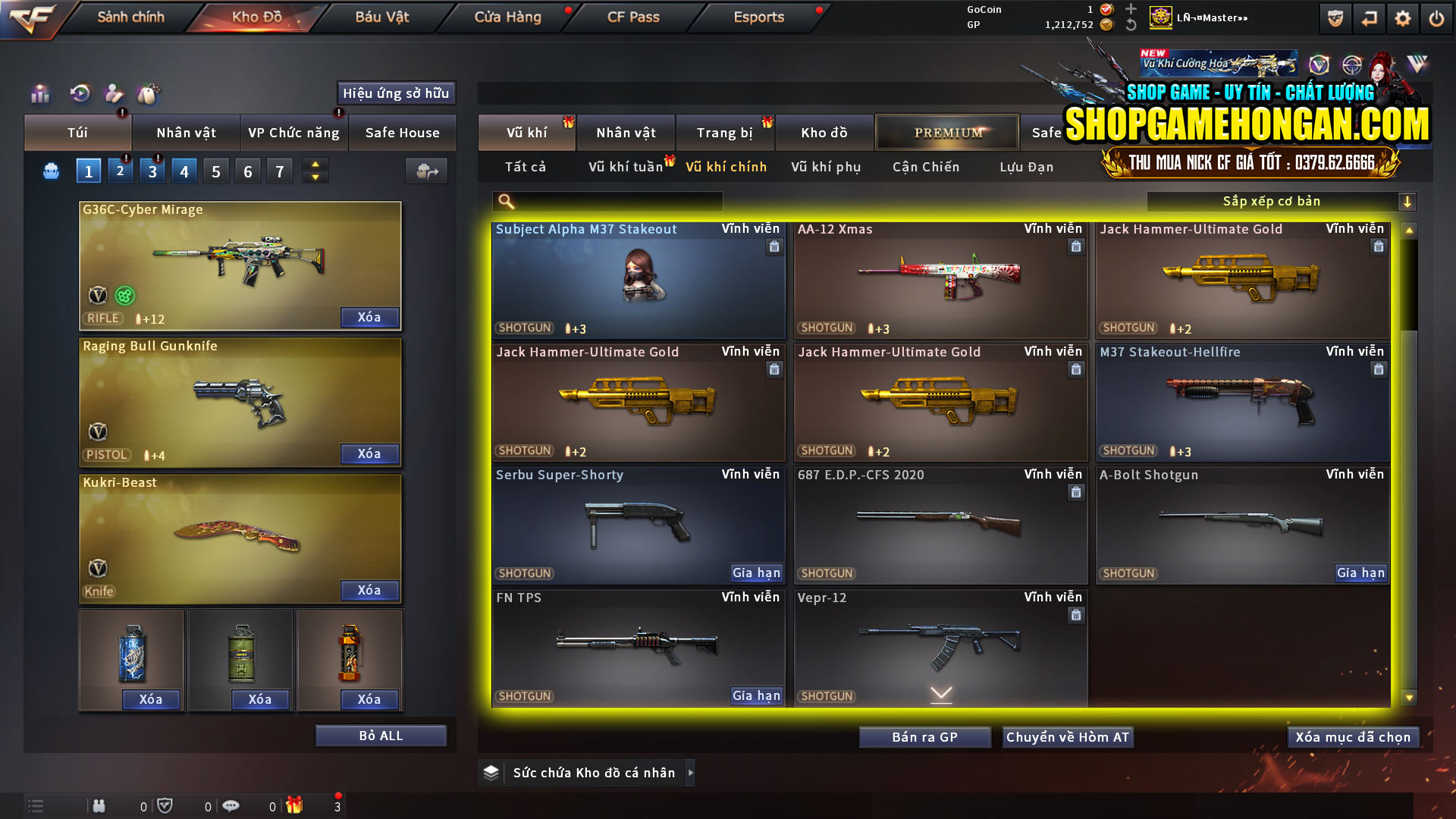The image size is (1456, 819).
Task: Select inventory bag slot 5
Action: pyautogui.click(x=215, y=170)
